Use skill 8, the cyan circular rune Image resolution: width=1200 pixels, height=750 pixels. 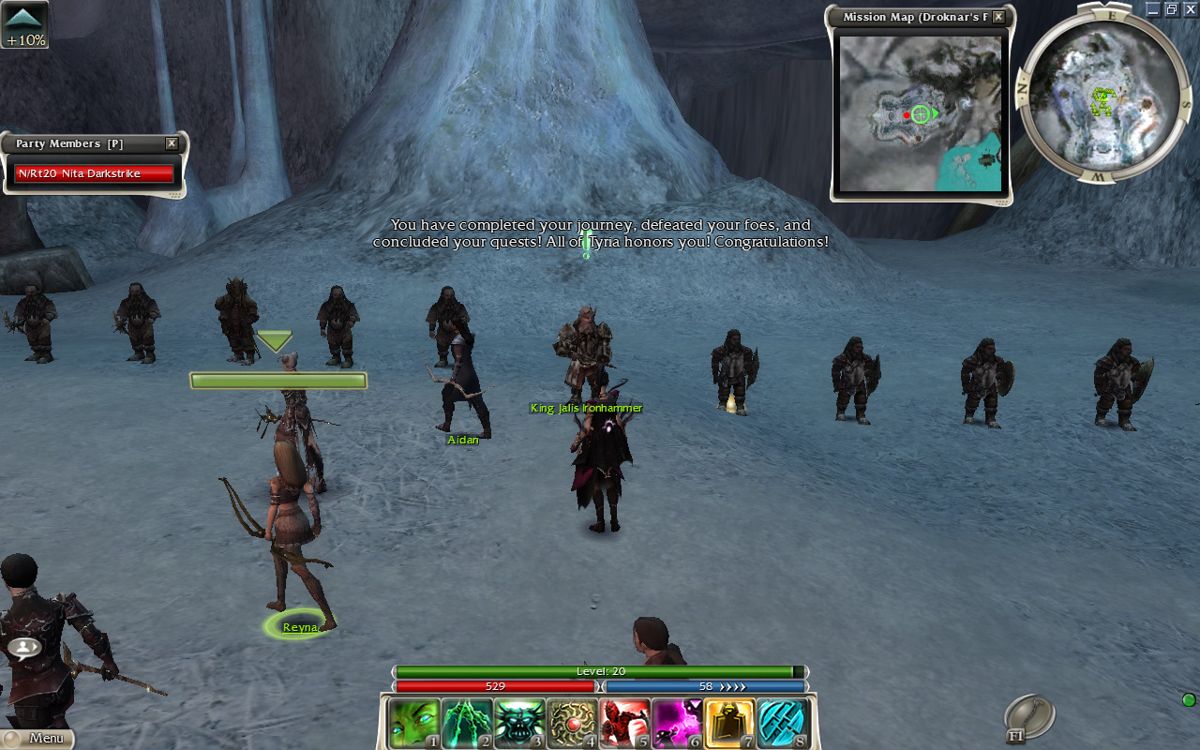pyautogui.click(x=783, y=723)
